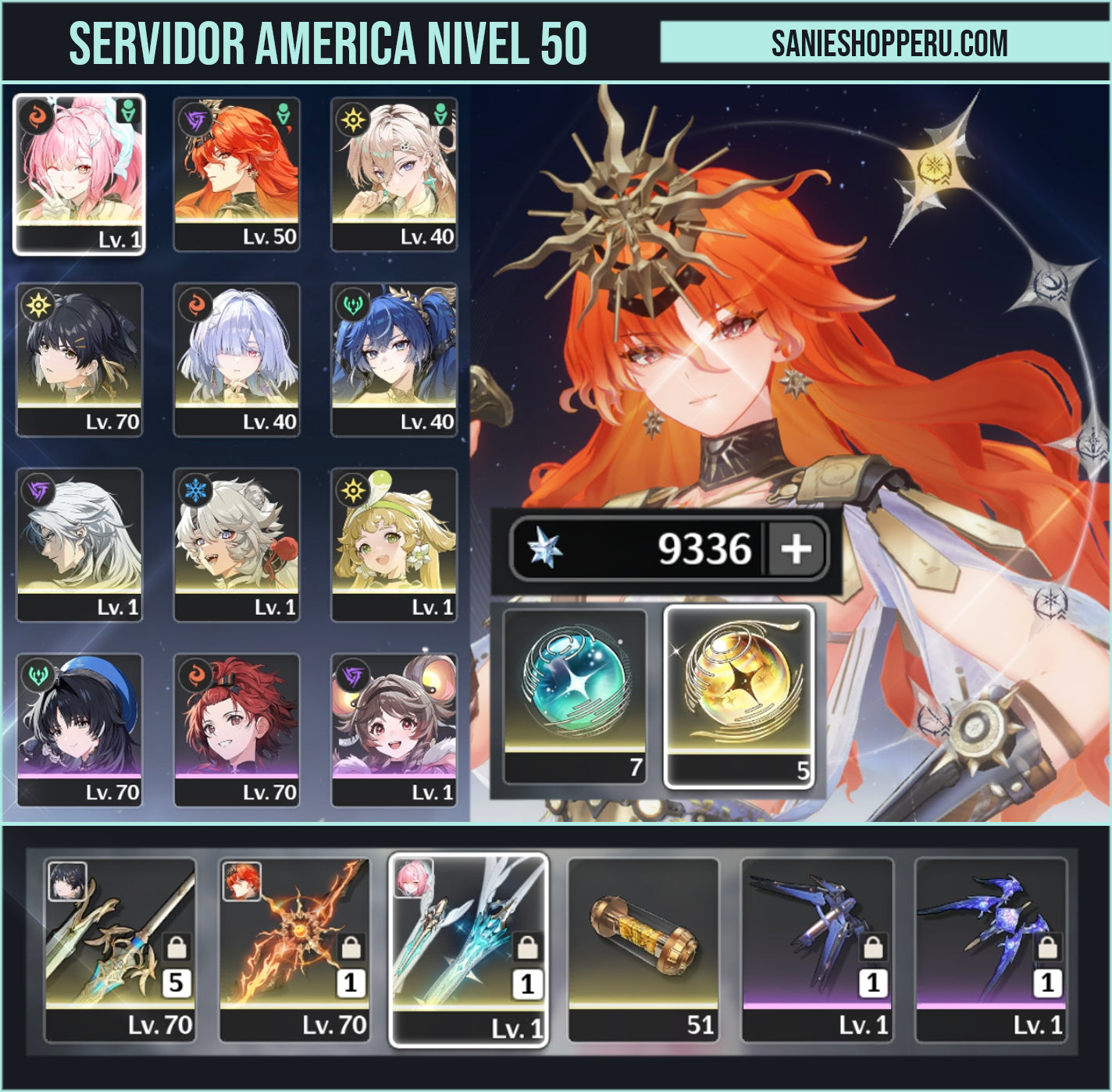Viewport: 1112px width, 1092px height.
Task: Select the icy blue sword Lv. 1
Action: 468,949
